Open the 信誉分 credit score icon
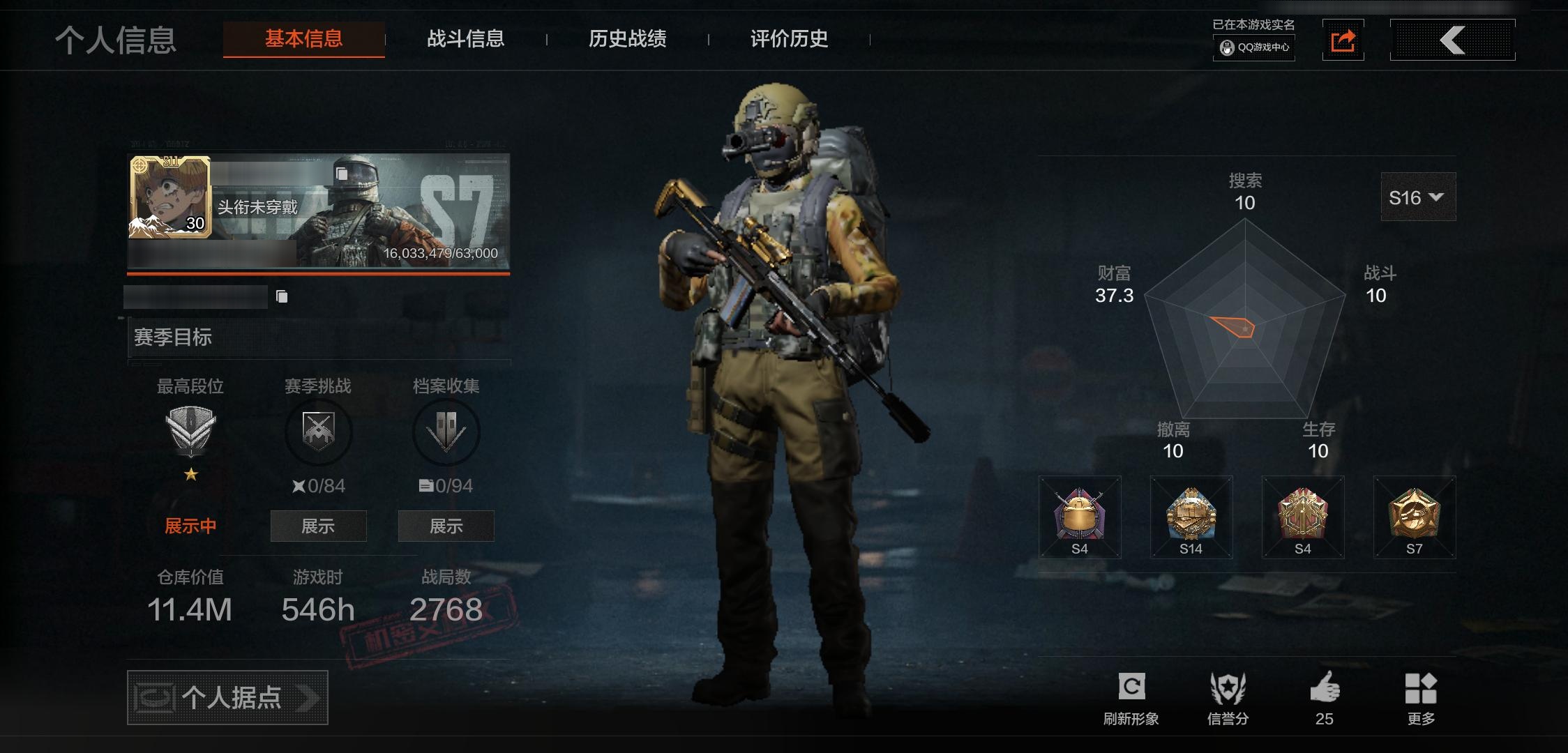The image size is (1568, 753). (x=1229, y=687)
